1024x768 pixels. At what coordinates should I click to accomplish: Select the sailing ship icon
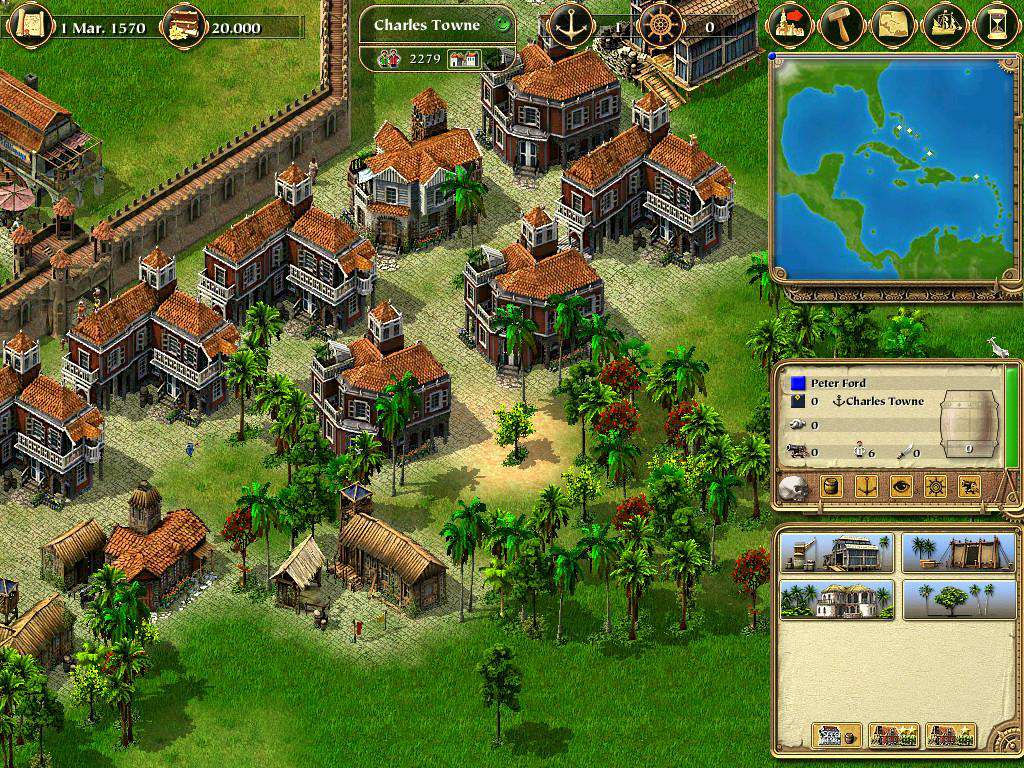(944, 25)
